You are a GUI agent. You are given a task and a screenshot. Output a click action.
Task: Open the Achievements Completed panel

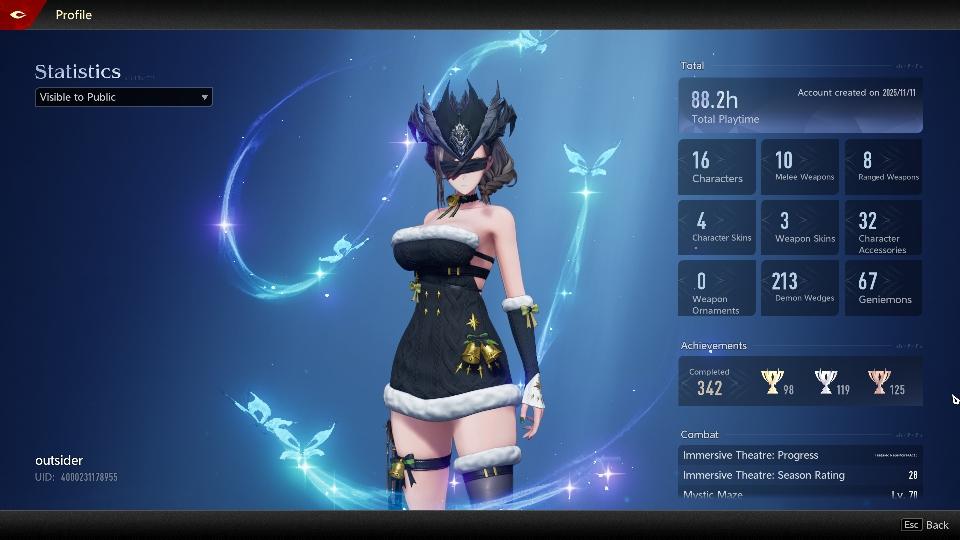800,382
